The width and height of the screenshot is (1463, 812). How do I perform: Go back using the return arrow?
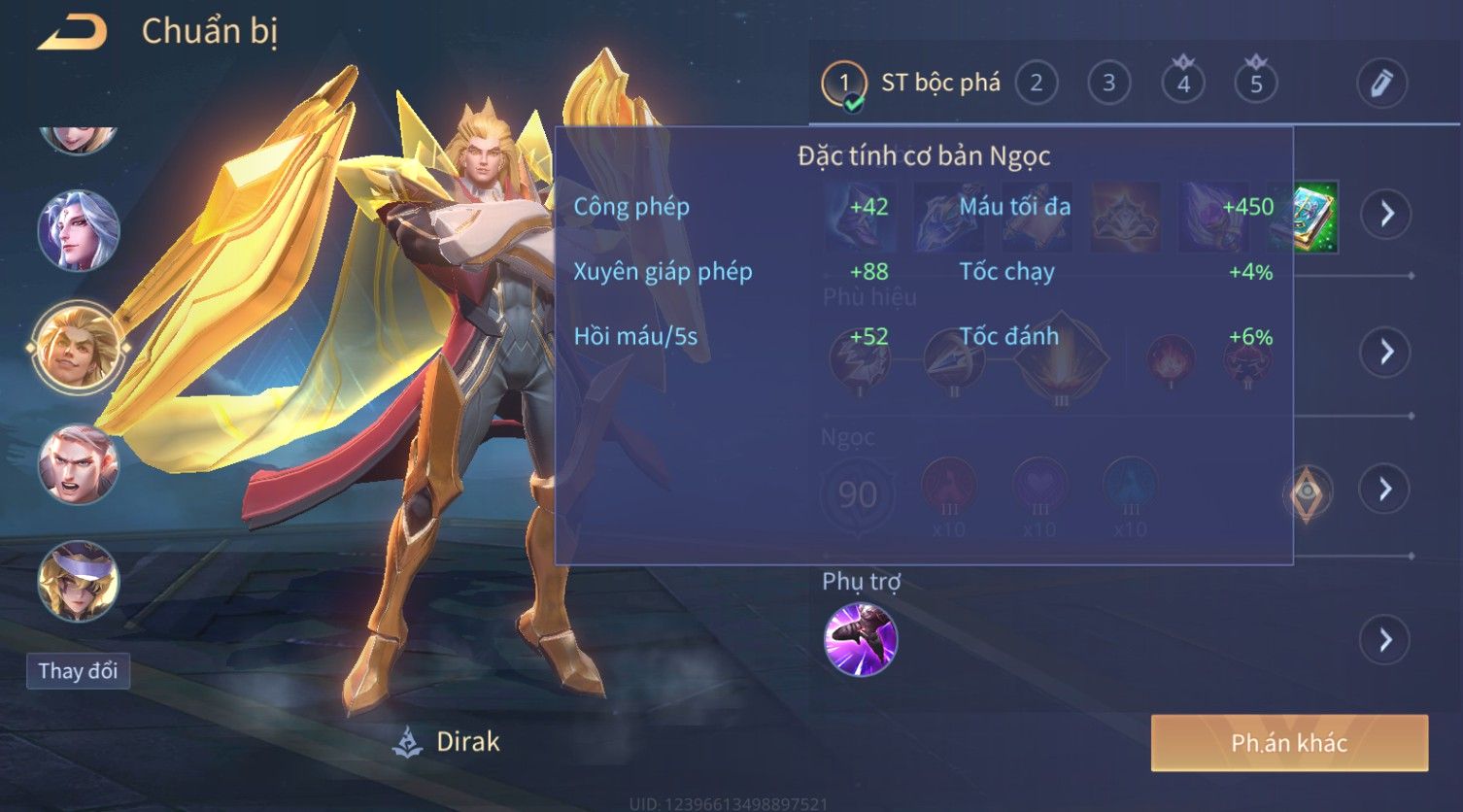pos(72,33)
